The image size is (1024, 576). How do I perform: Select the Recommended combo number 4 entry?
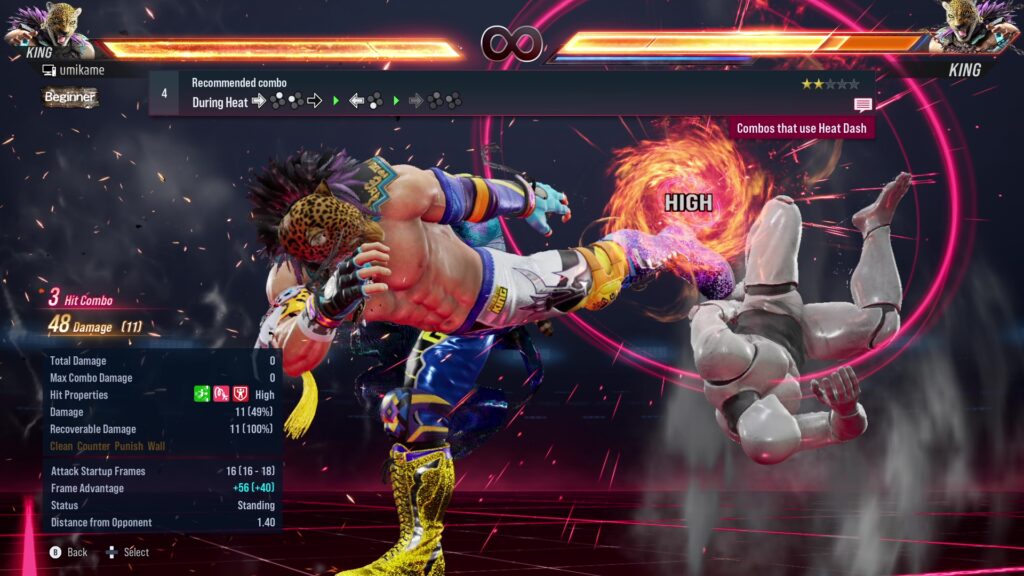(x=164, y=93)
